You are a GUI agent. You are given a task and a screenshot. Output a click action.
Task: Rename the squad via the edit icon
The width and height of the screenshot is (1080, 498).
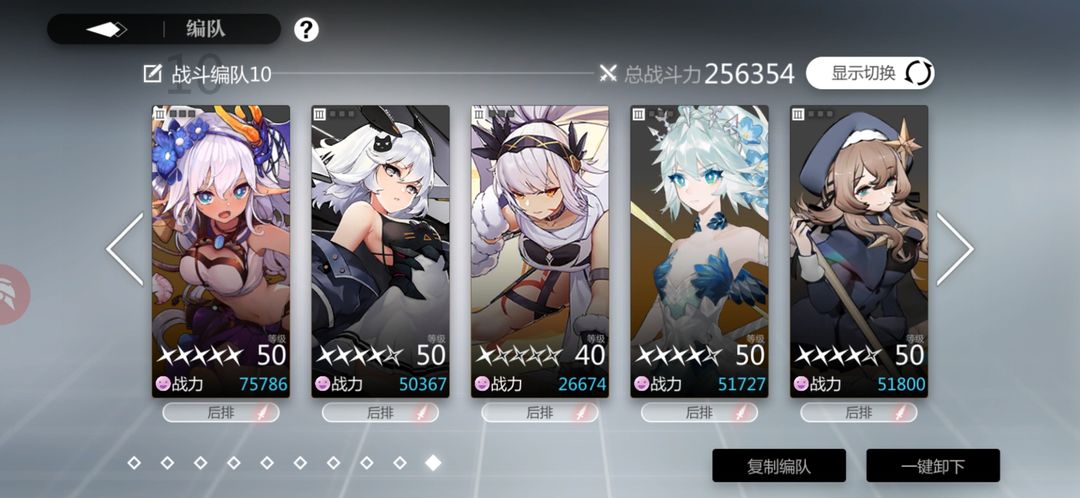click(153, 74)
